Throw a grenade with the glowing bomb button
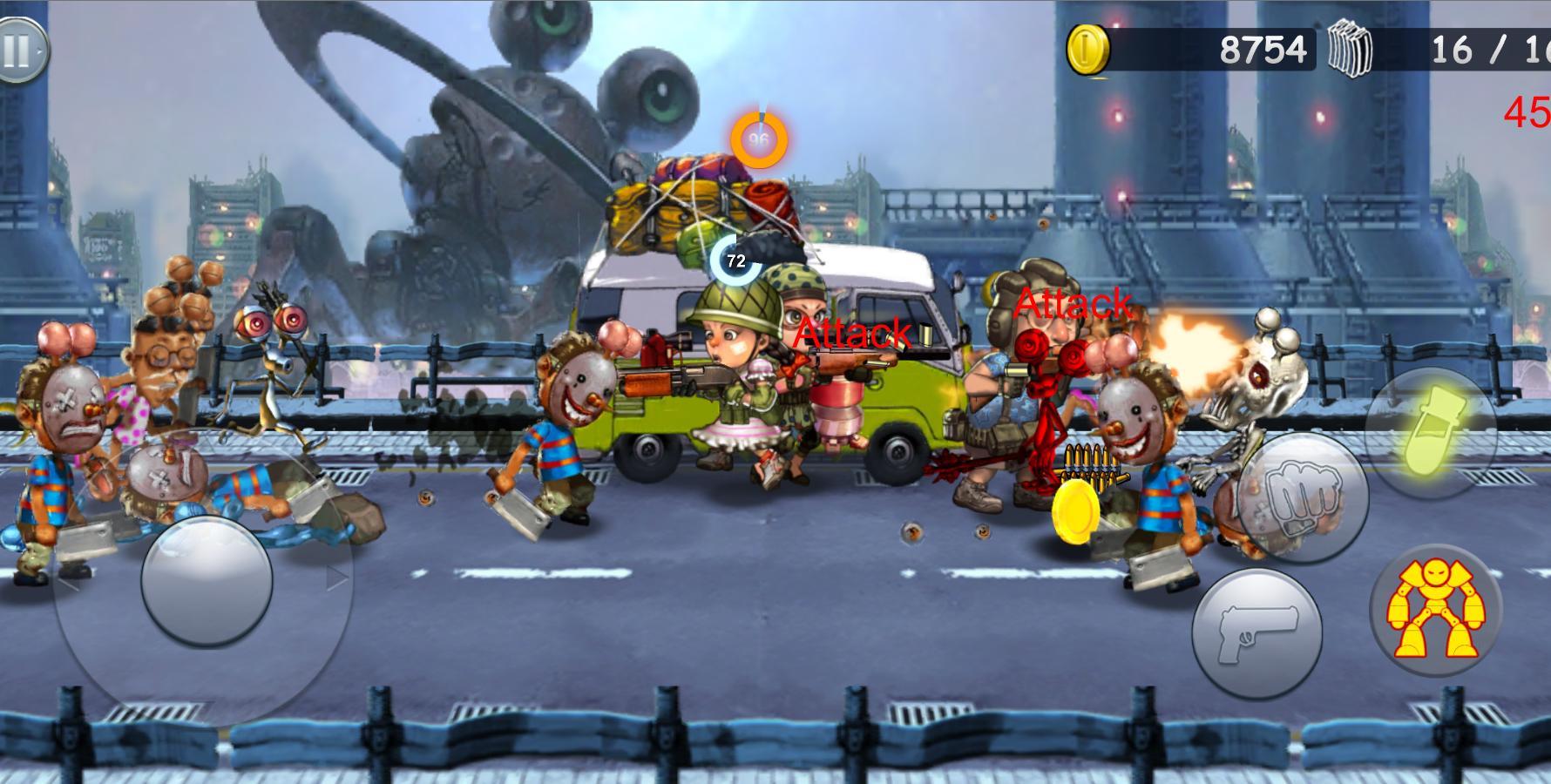1551x784 pixels. [1428, 432]
